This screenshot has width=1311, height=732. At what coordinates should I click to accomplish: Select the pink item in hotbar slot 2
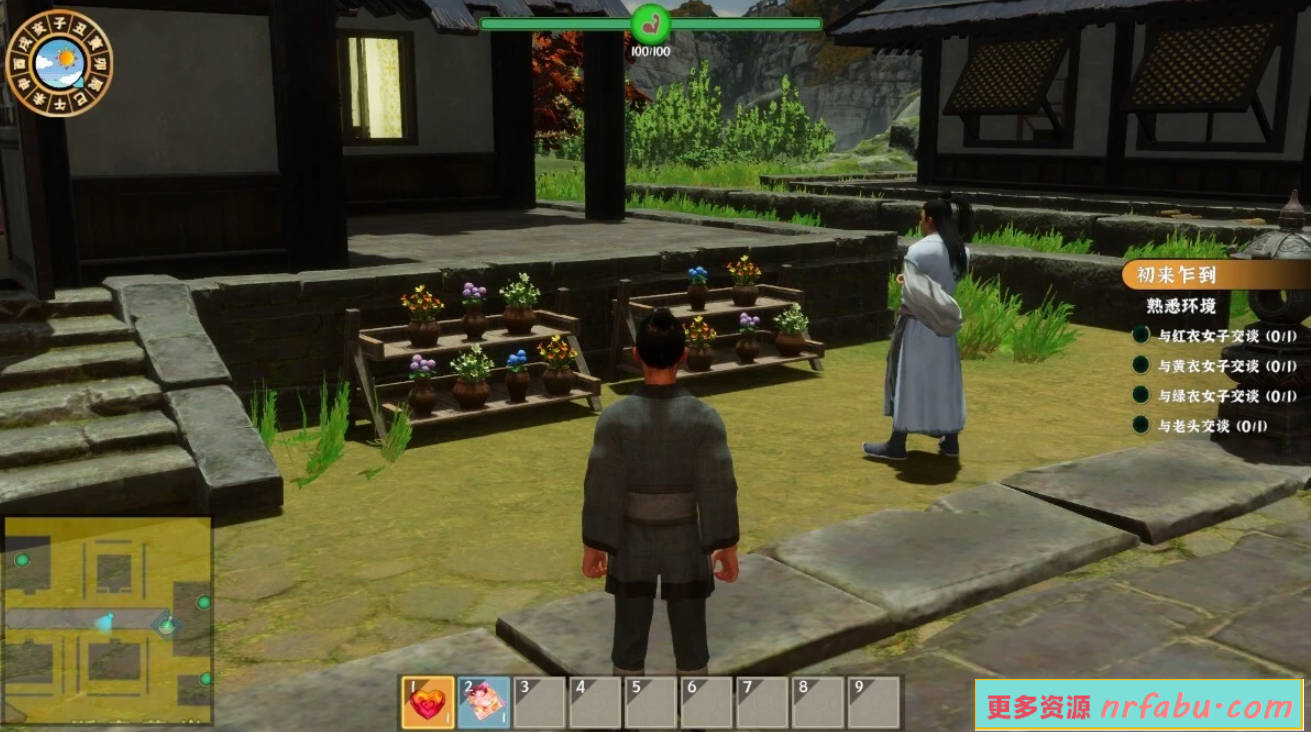(483, 702)
